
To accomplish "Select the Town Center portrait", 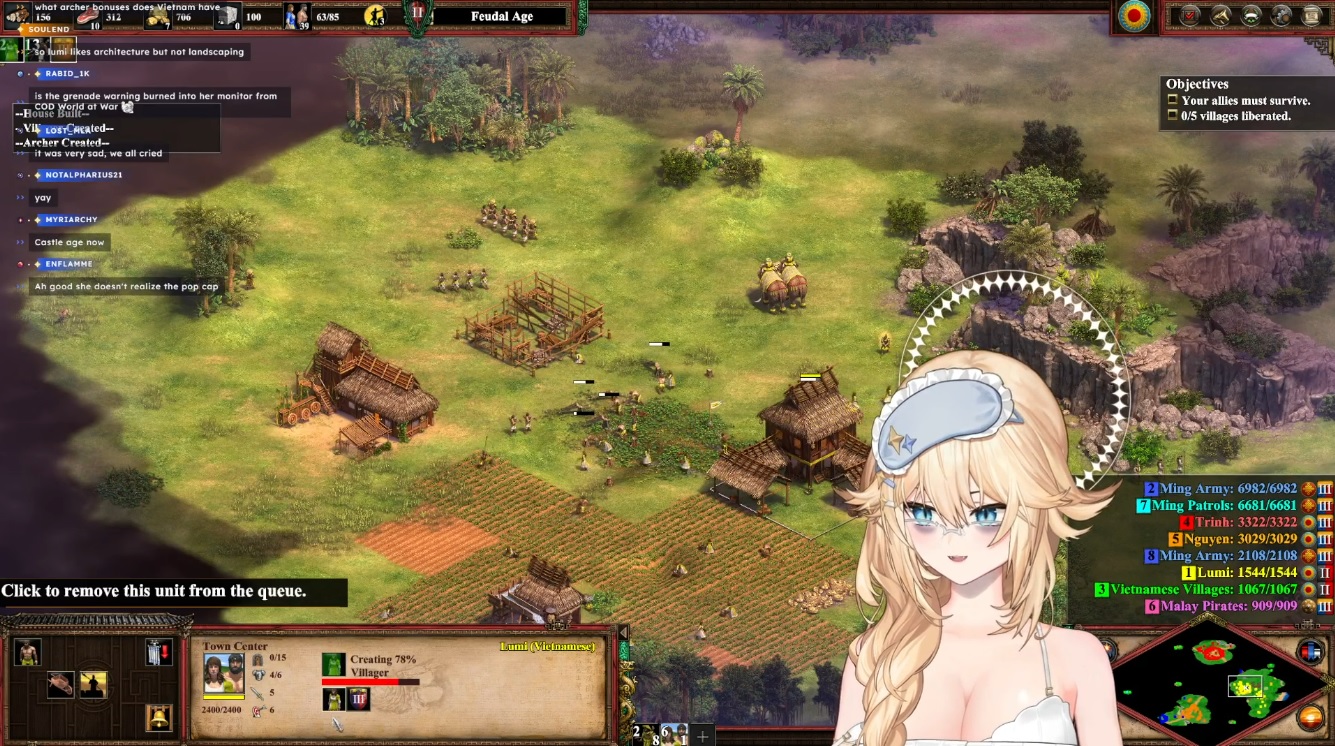I will (223, 673).
